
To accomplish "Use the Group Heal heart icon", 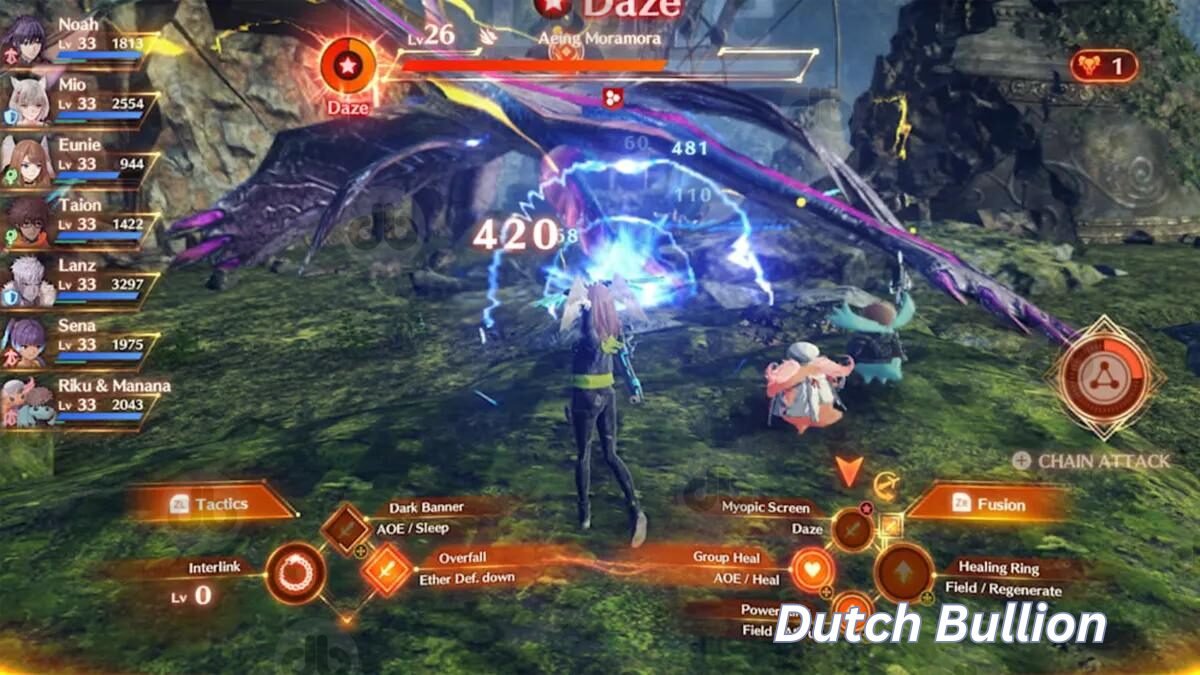I will [813, 570].
